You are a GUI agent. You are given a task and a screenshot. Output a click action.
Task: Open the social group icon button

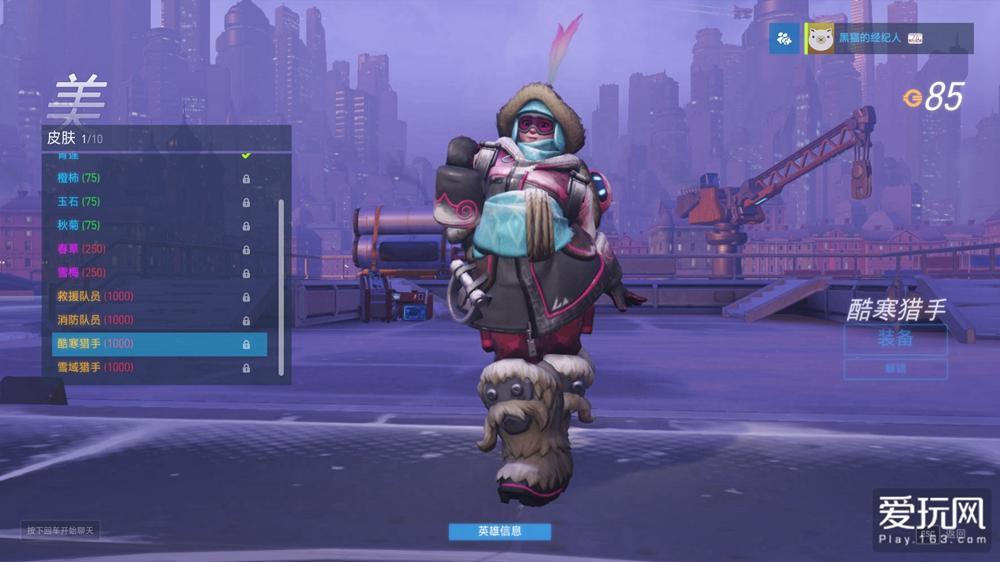click(784, 38)
